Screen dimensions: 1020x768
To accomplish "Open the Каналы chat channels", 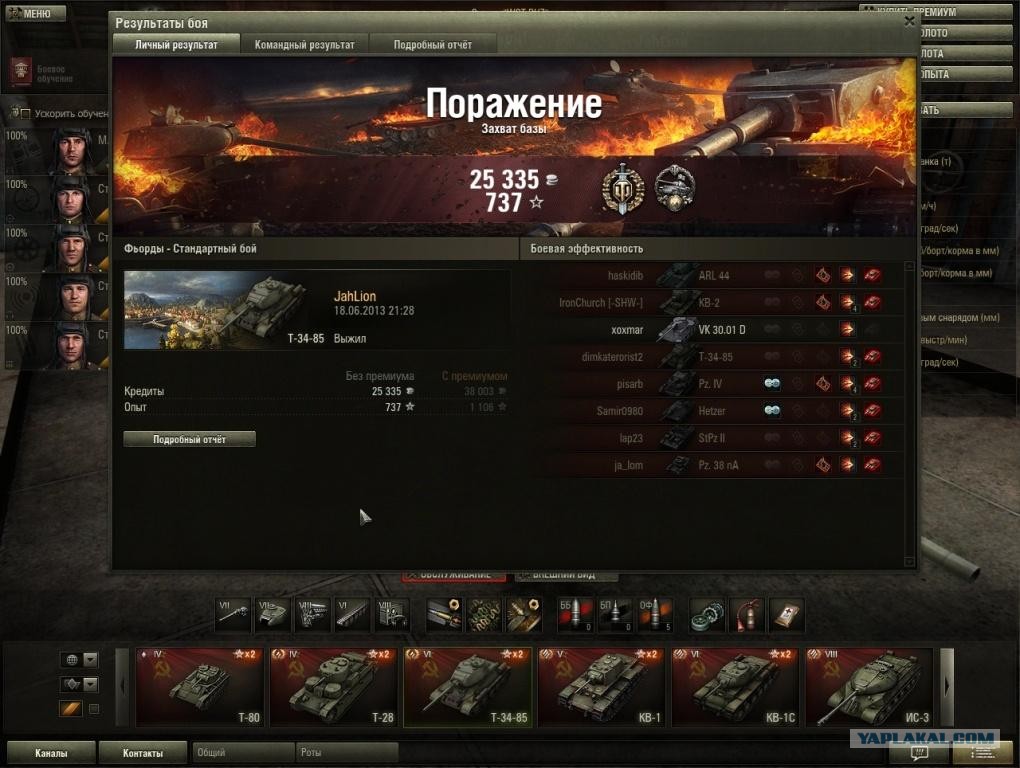I will (50, 753).
